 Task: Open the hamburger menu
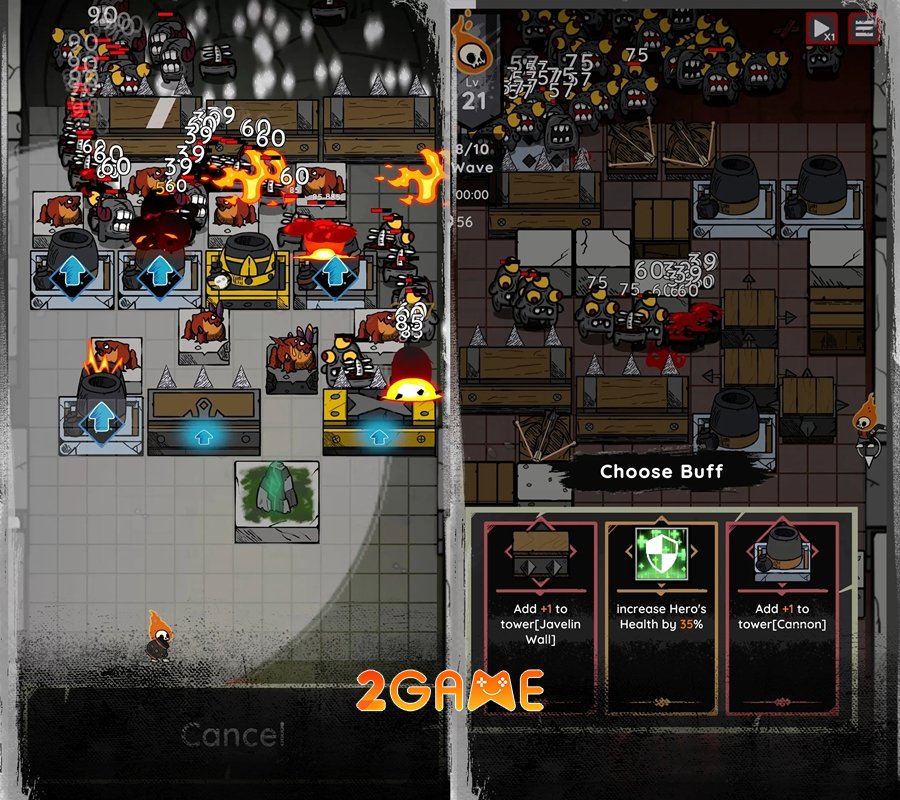(863, 28)
